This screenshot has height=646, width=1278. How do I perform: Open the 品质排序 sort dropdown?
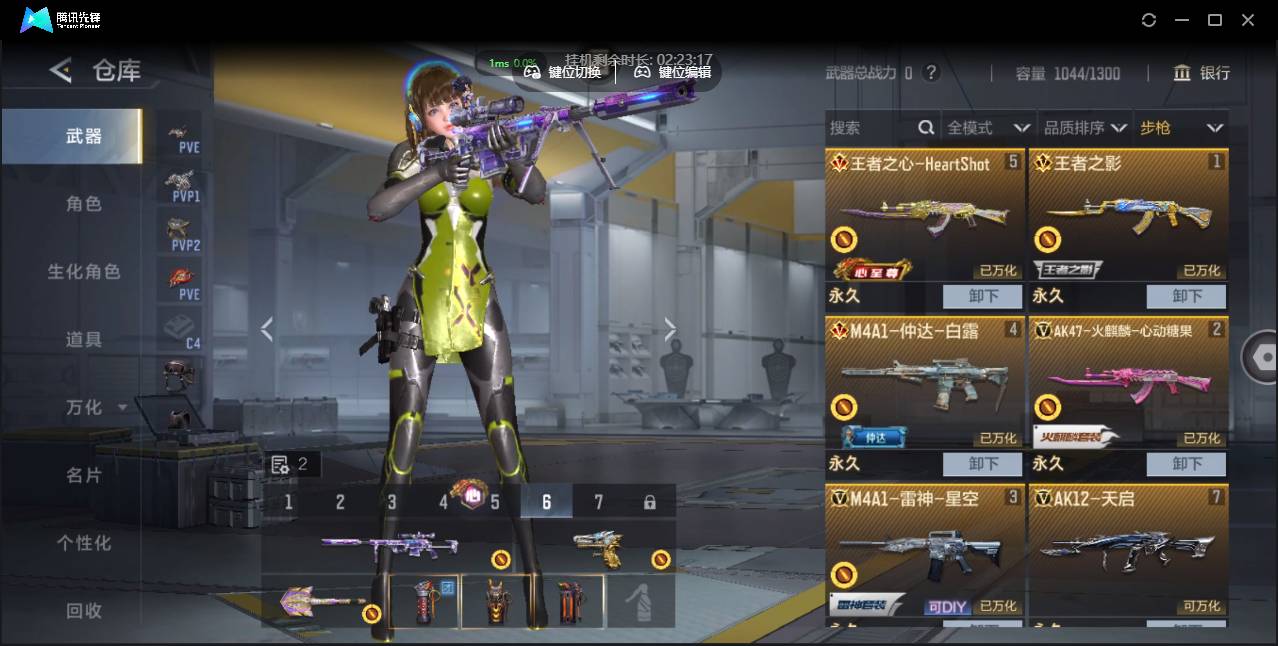1085,128
